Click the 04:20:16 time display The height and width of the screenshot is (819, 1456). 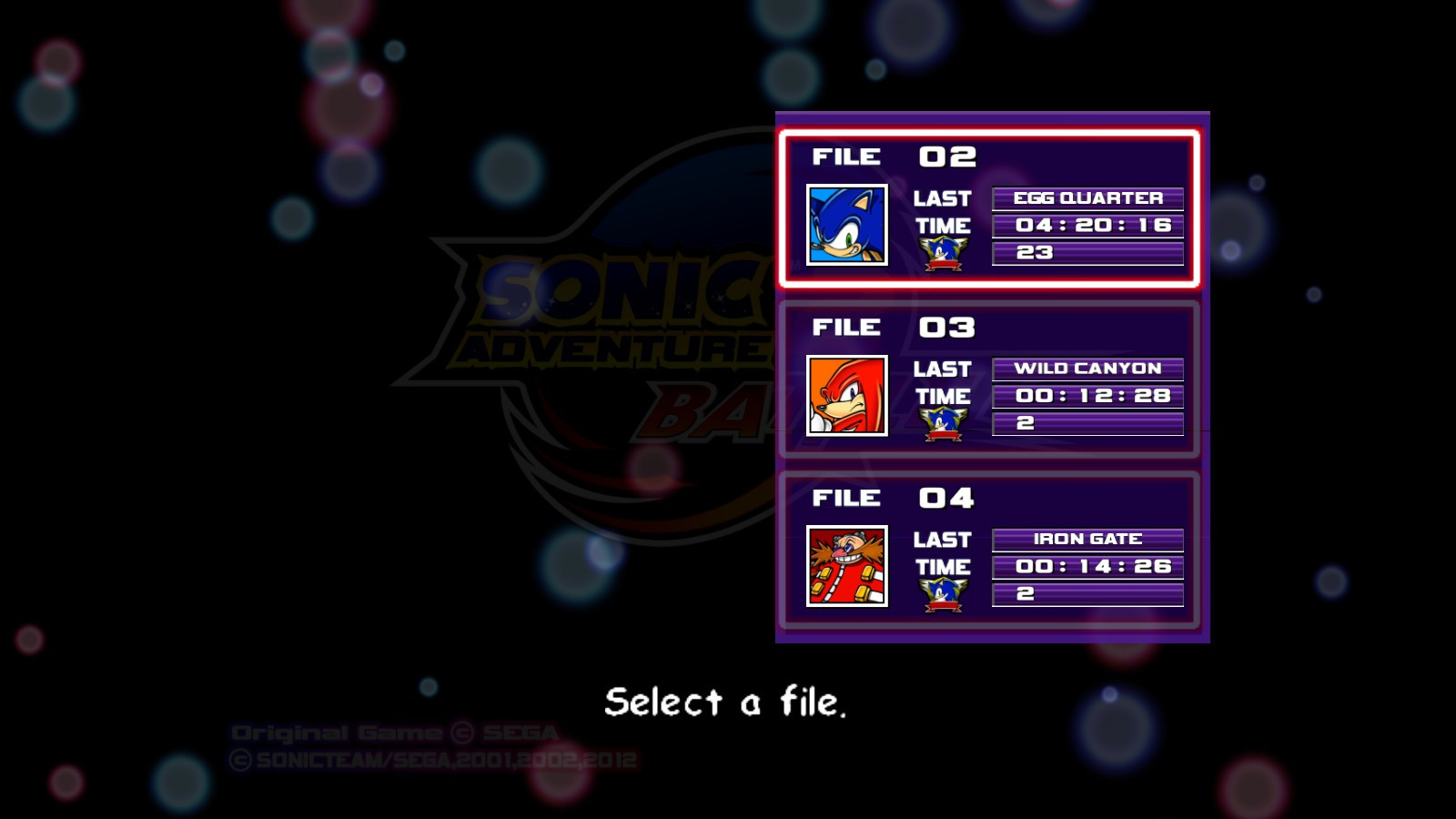coord(1088,225)
